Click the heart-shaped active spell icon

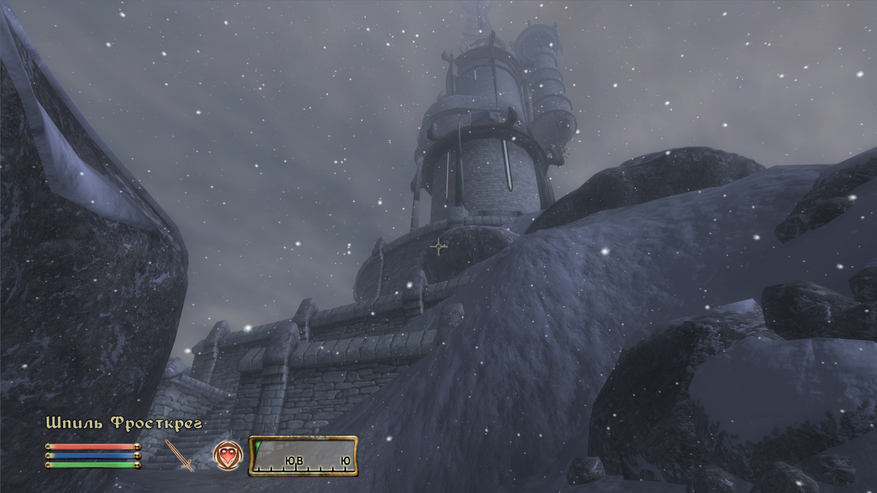tap(227, 456)
